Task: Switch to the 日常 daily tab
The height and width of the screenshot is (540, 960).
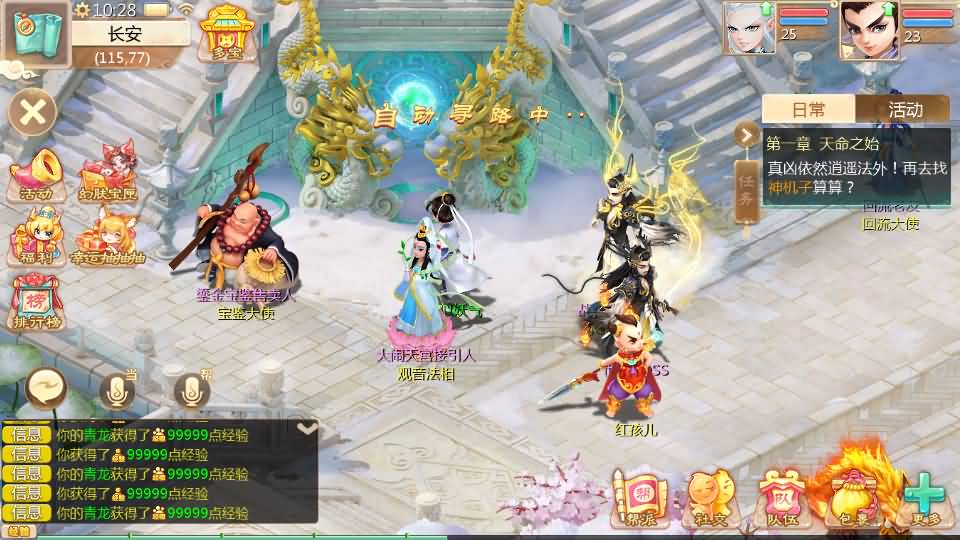Action: tap(809, 109)
